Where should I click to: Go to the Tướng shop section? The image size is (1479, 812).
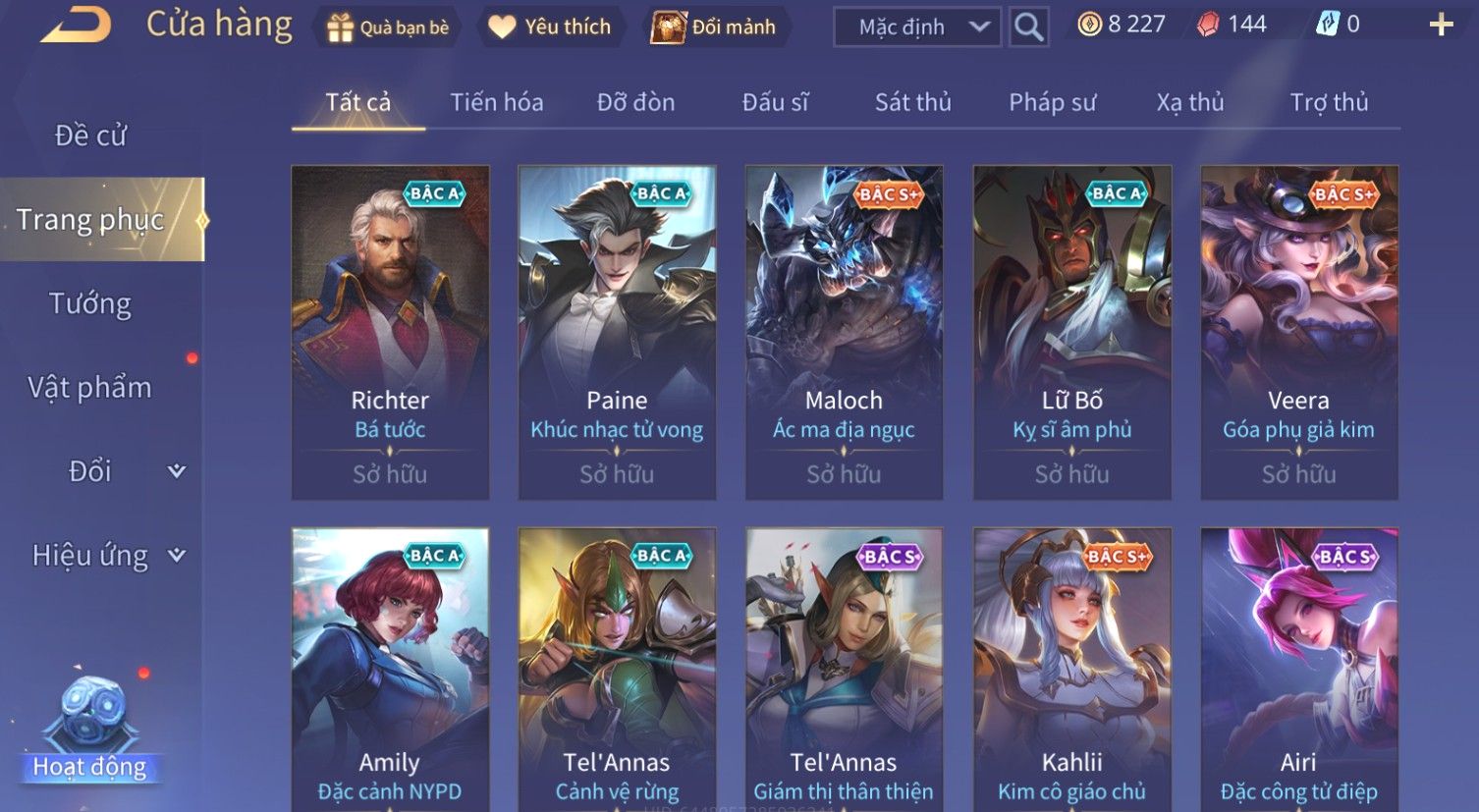click(x=90, y=304)
